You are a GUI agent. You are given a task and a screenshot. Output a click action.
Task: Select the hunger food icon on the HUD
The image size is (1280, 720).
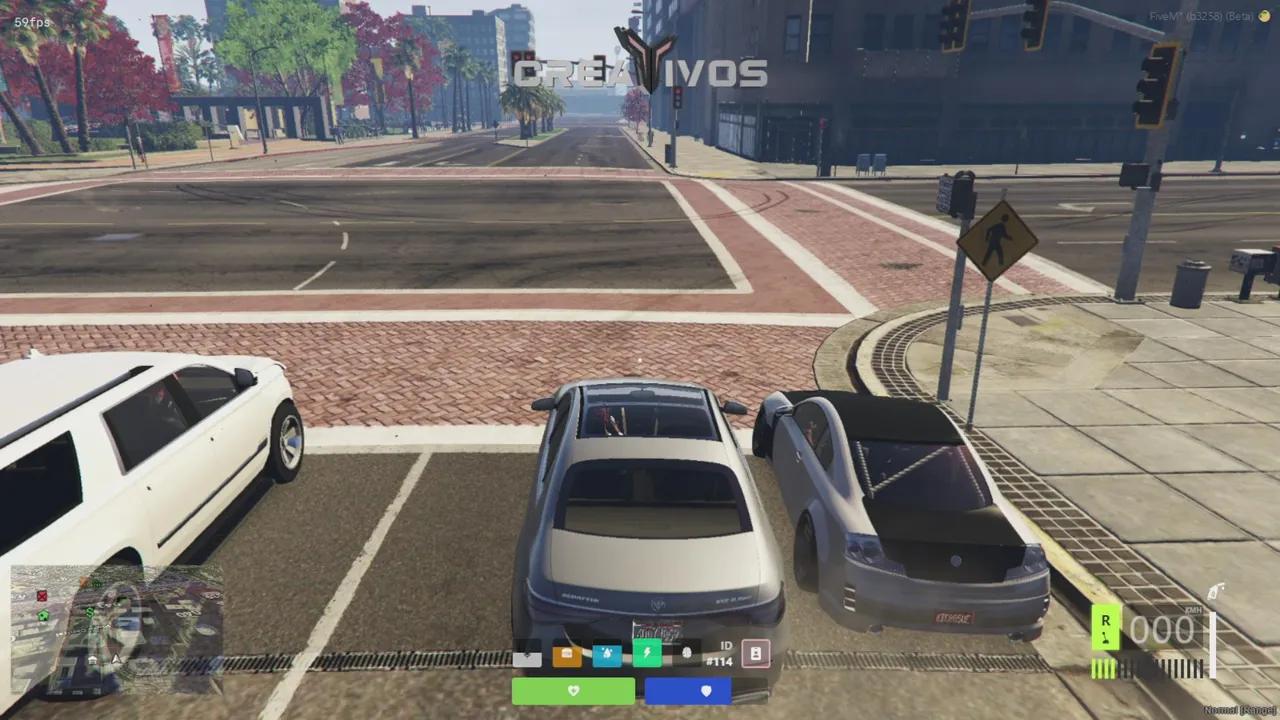click(567, 655)
